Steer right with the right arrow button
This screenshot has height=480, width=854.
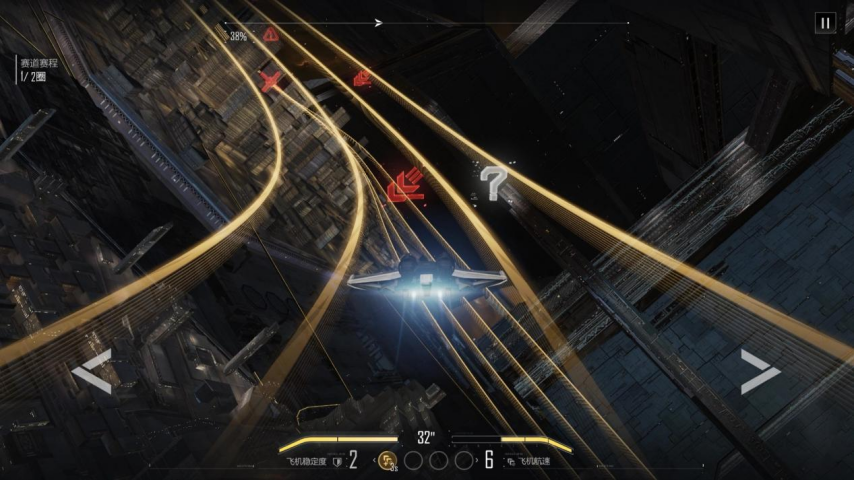760,372
